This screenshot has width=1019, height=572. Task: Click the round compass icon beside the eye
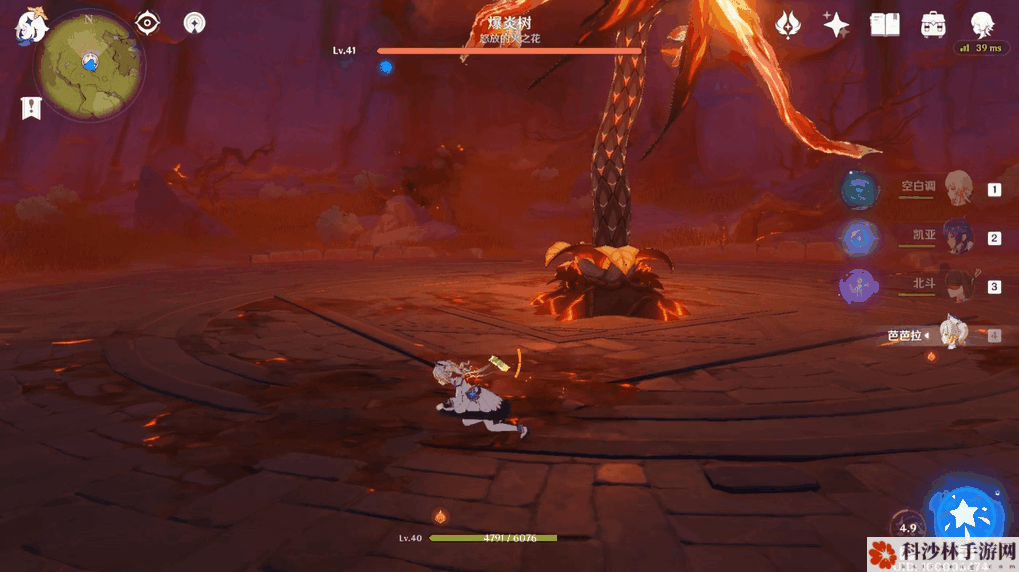(195, 23)
